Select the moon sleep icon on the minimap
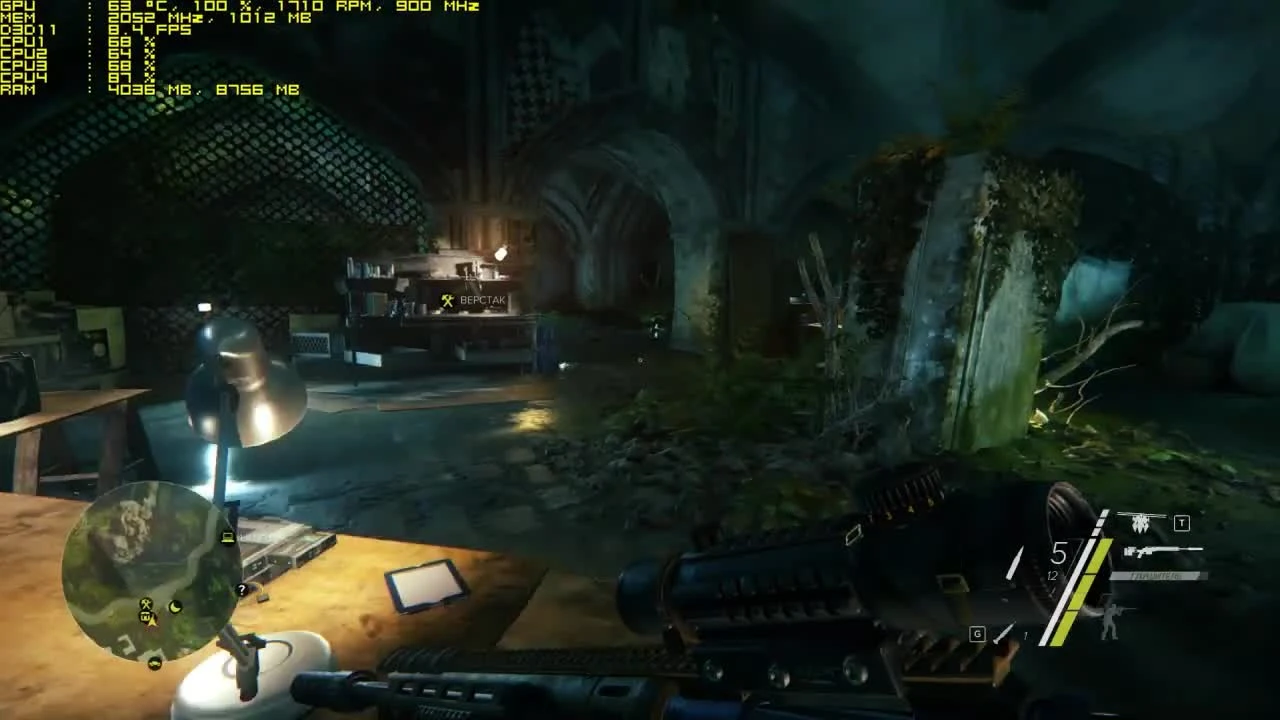 (x=175, y=608)
